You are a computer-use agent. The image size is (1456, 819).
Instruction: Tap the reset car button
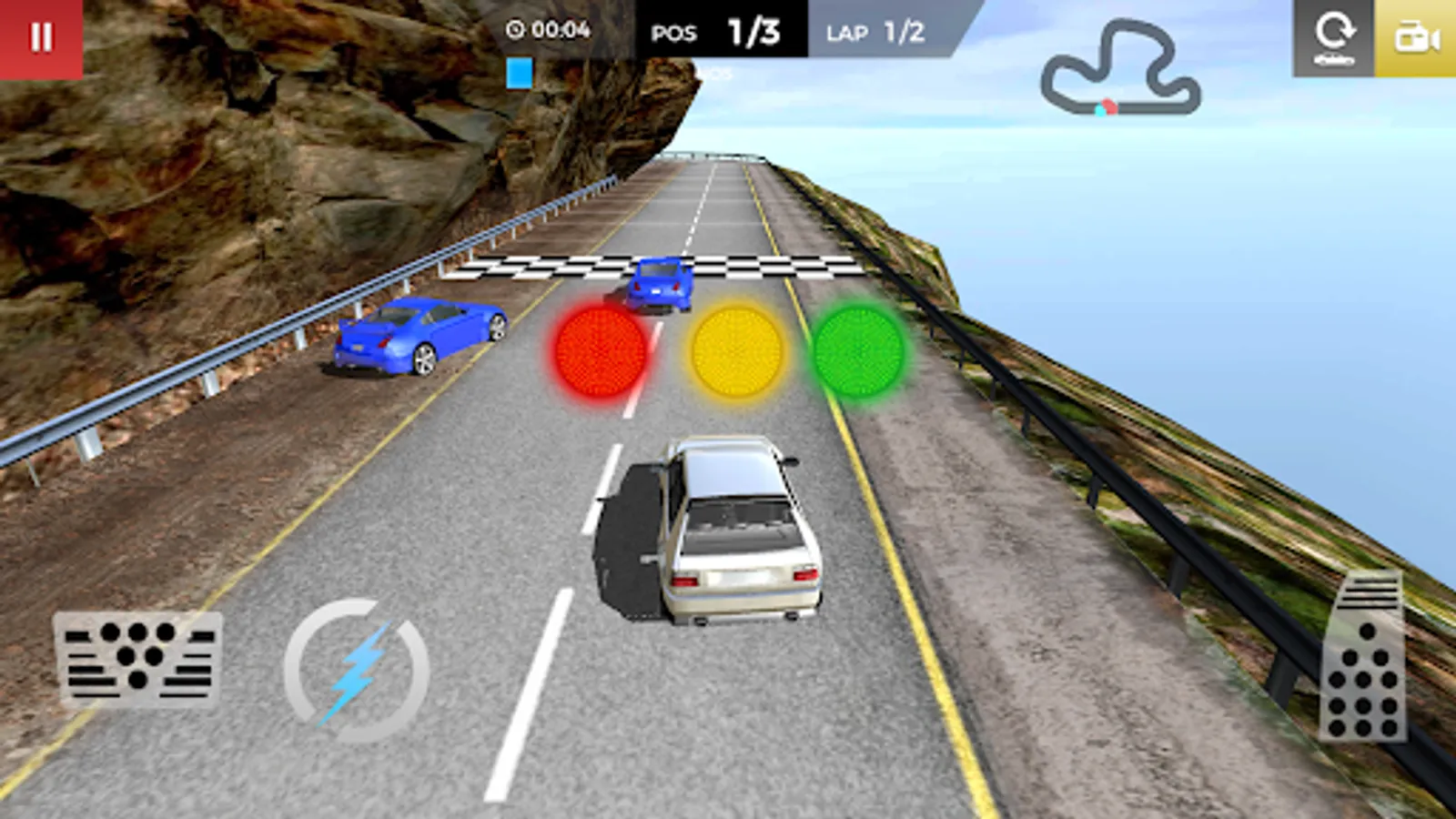click(x=1333, y=38)
